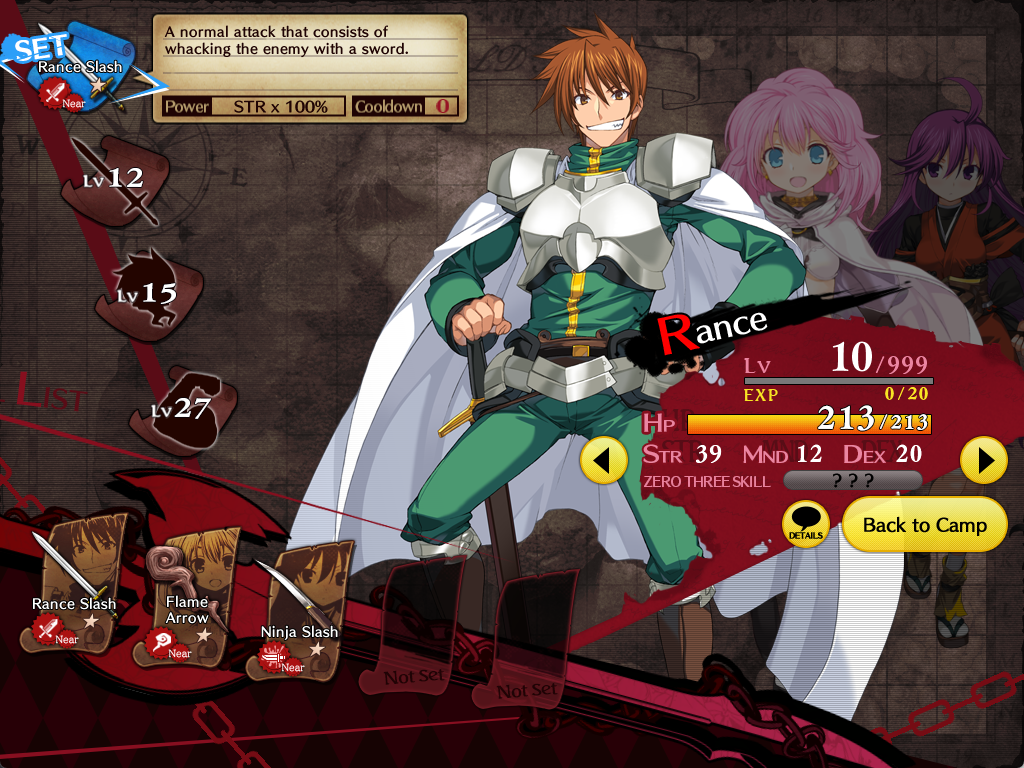The image size is (1024, 768).
Task: Switch to the previous character with left arrow
Action: [x=603, y=460]
